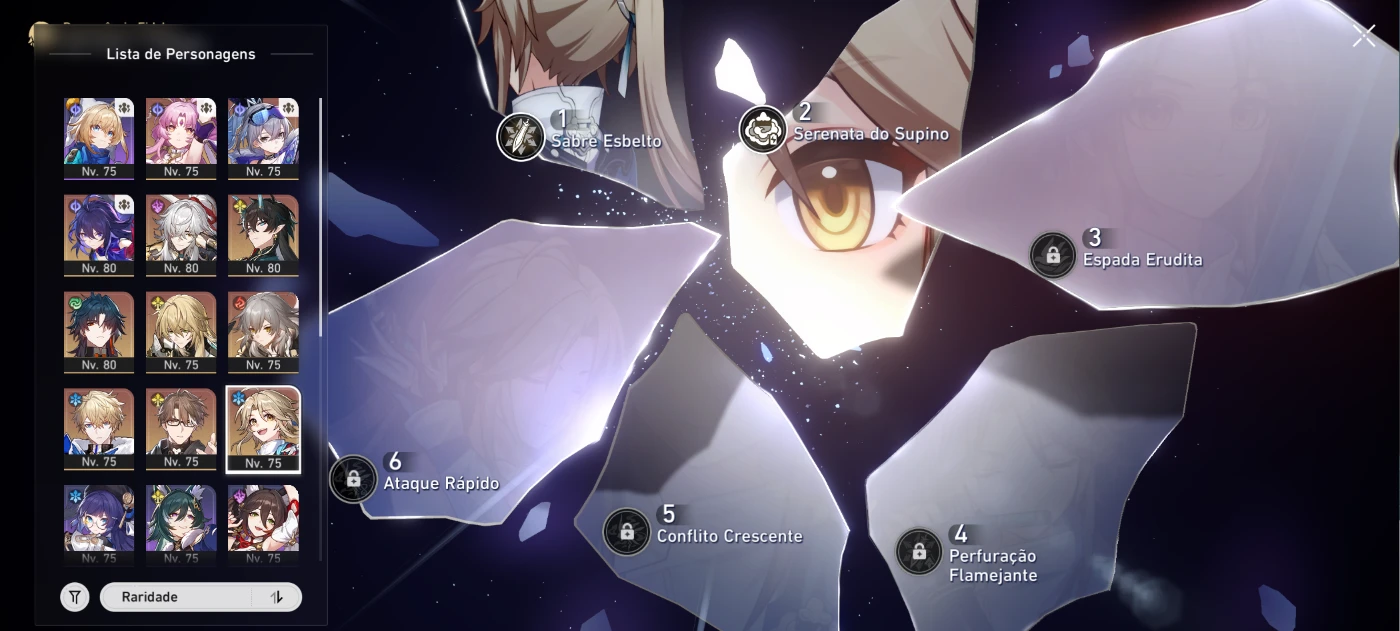The width and height of the screenshot is (1400, 631).
Task: Inspect locked Eidolon 5 Conflito Crescente
Action: (x=627, y=531)
